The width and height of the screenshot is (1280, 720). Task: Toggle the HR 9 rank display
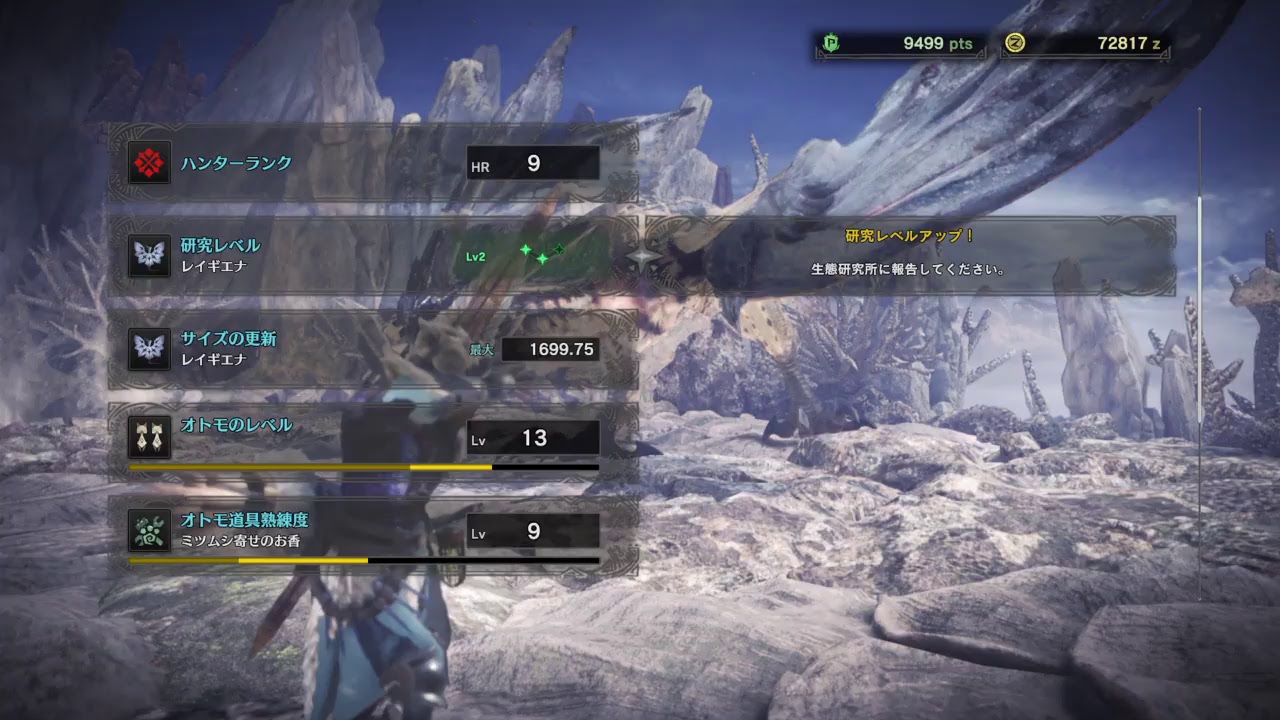point(533,163)
